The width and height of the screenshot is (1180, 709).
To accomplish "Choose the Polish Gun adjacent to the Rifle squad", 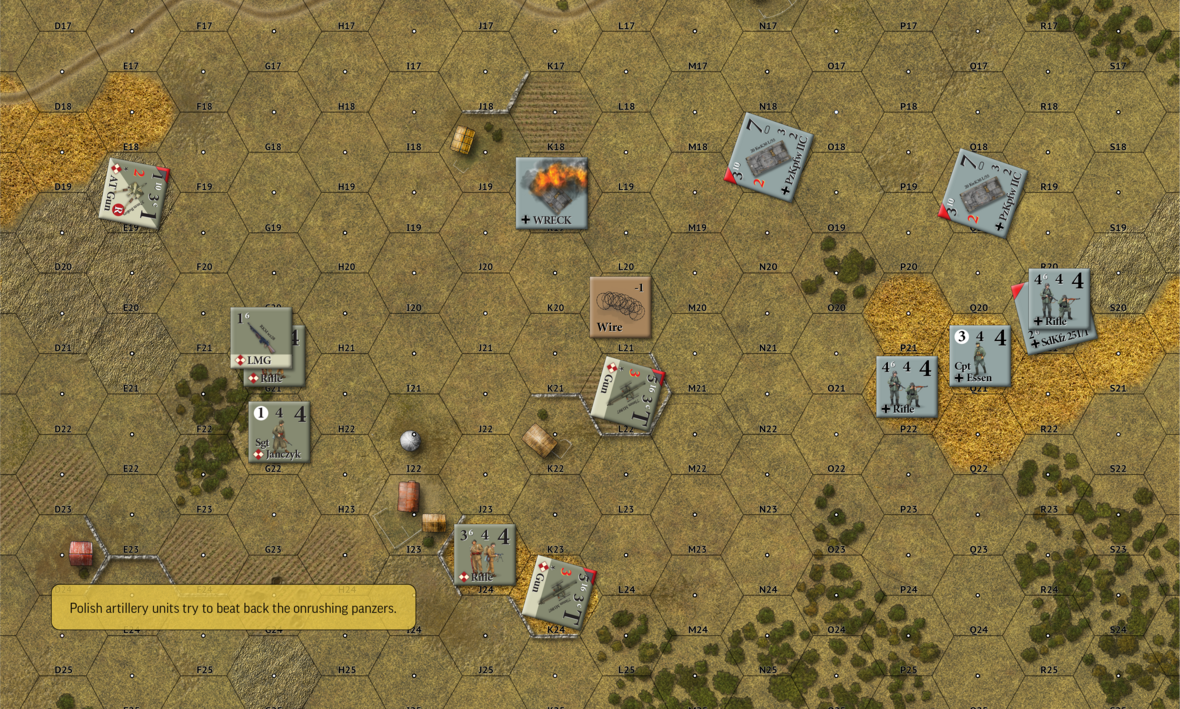I will click(x=559, y=592).
